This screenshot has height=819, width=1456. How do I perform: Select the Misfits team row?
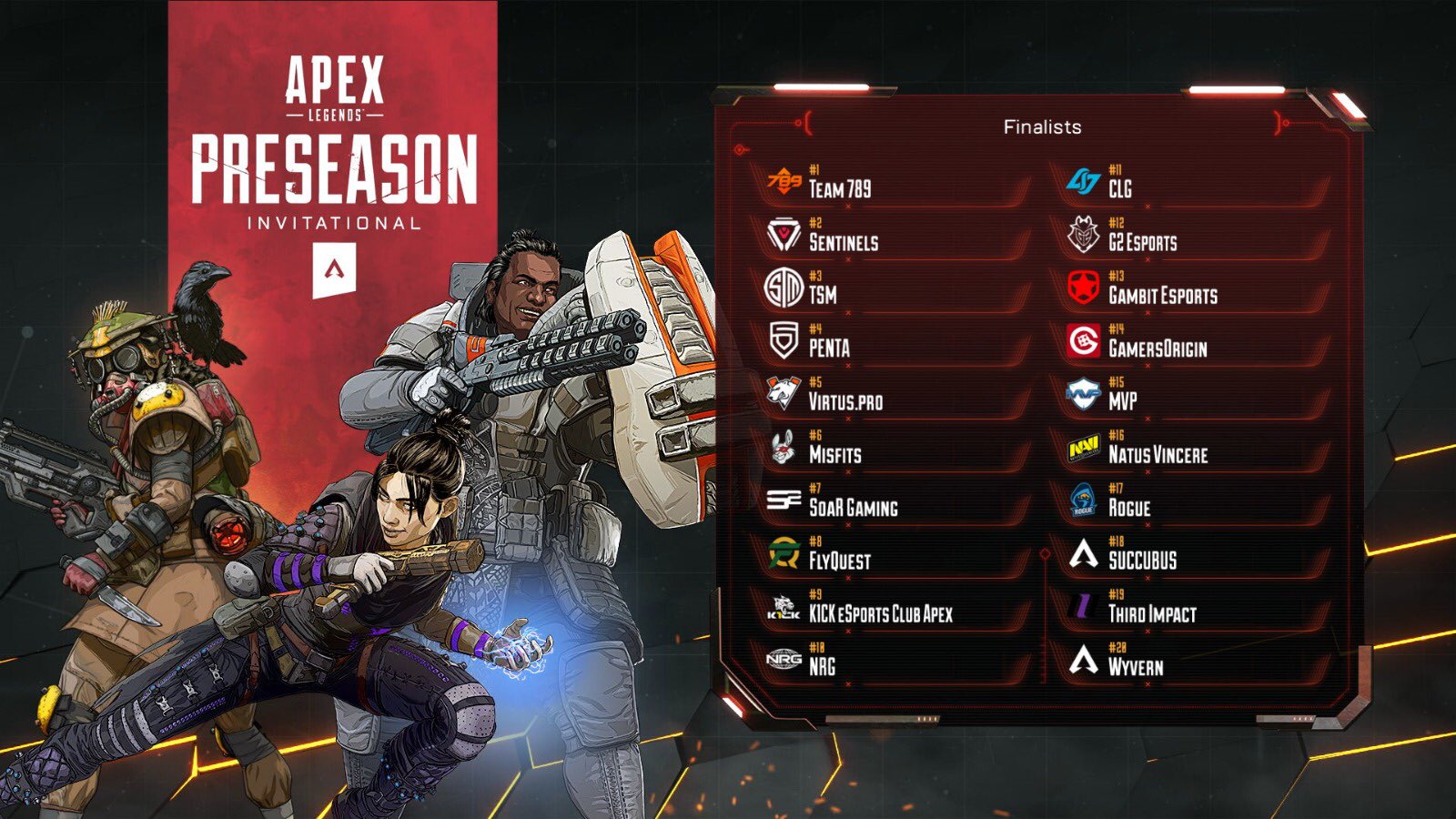tap(834, 454)
